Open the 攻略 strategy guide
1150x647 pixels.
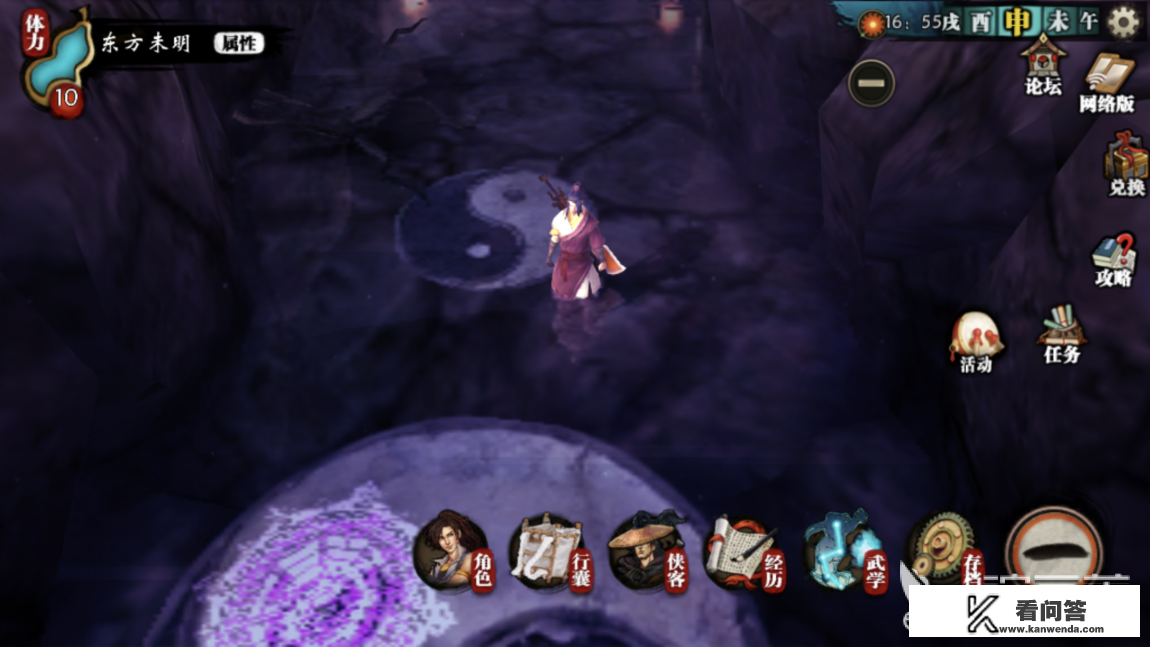(x=1113, y=259)
